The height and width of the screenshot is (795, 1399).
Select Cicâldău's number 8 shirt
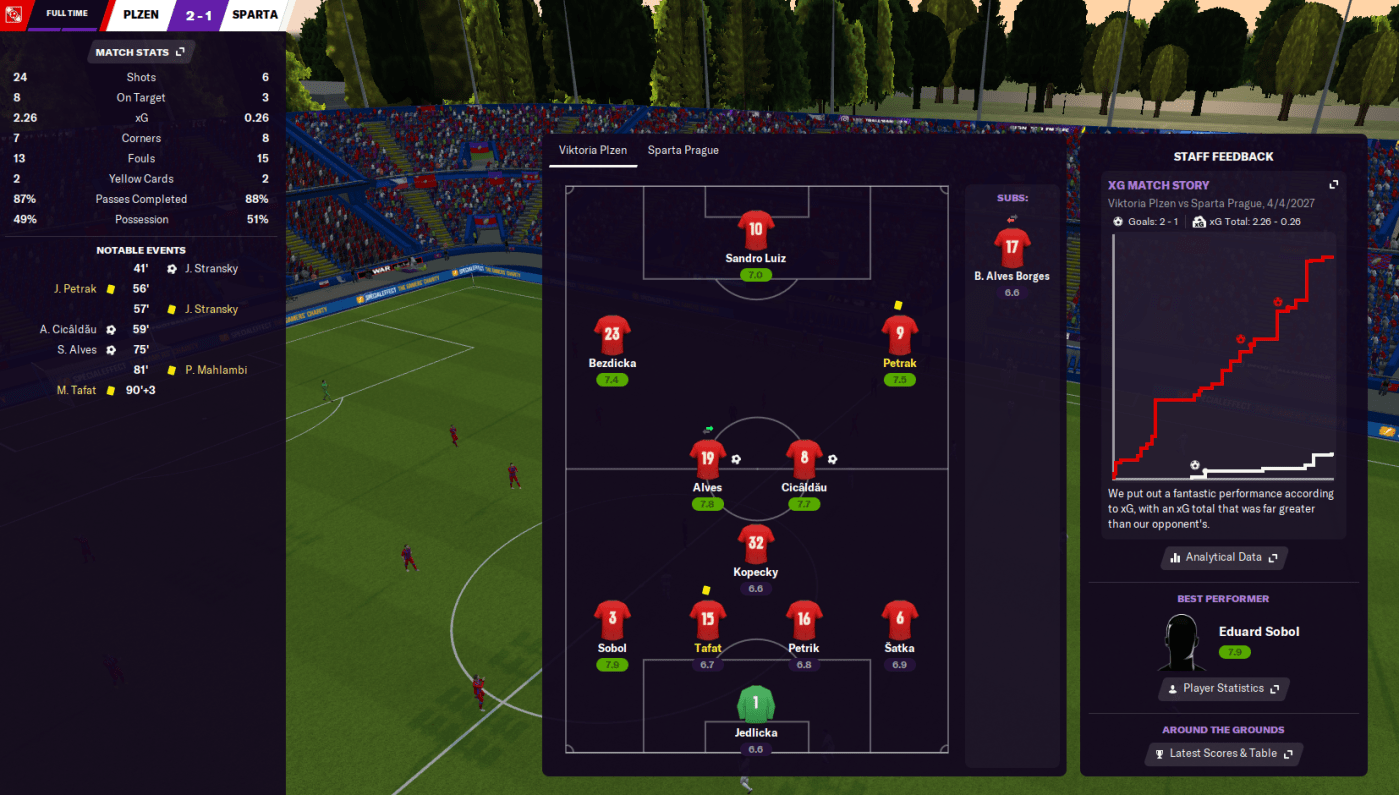pos(804,459)
